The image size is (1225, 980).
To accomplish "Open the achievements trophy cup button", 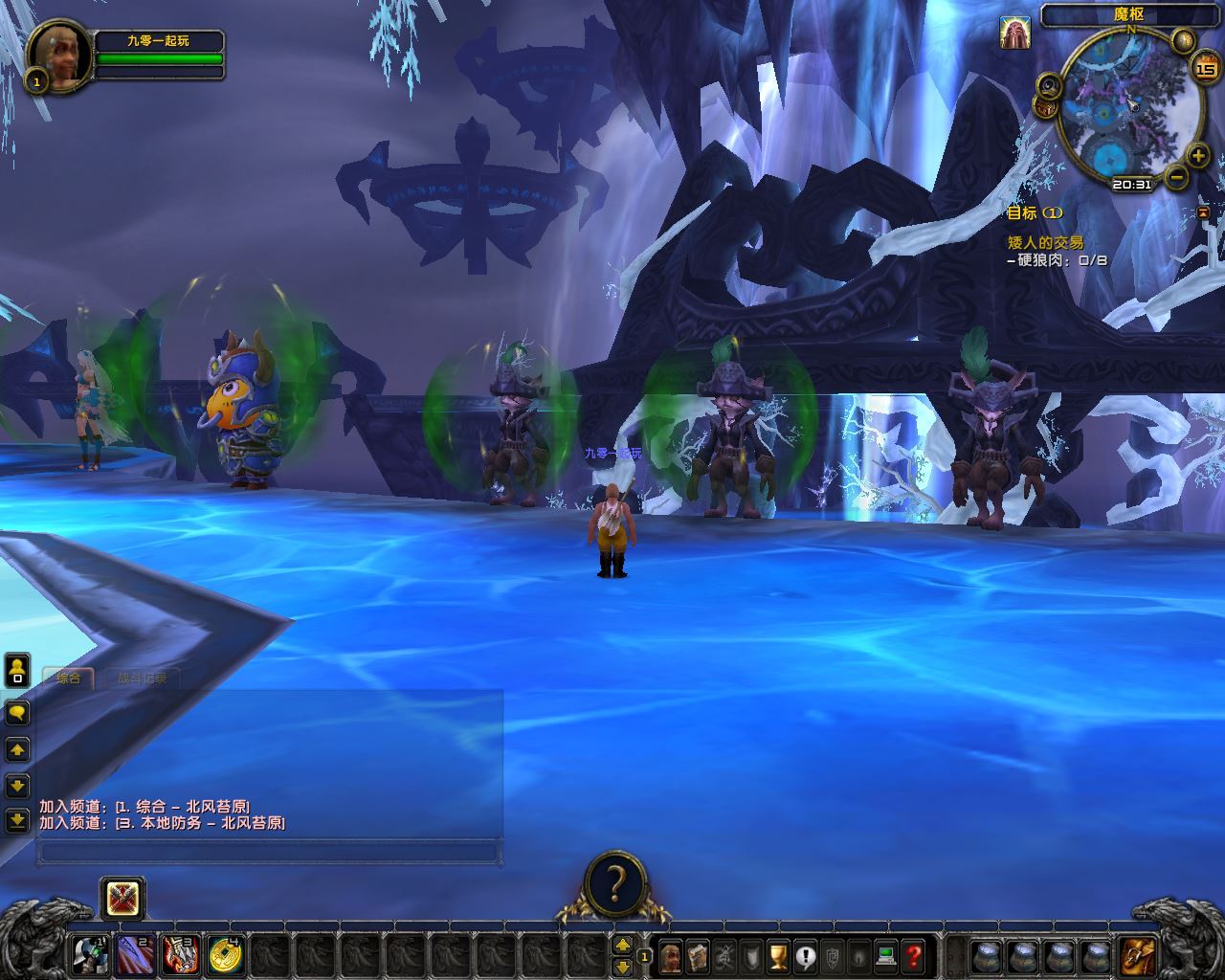I will 778,955.
